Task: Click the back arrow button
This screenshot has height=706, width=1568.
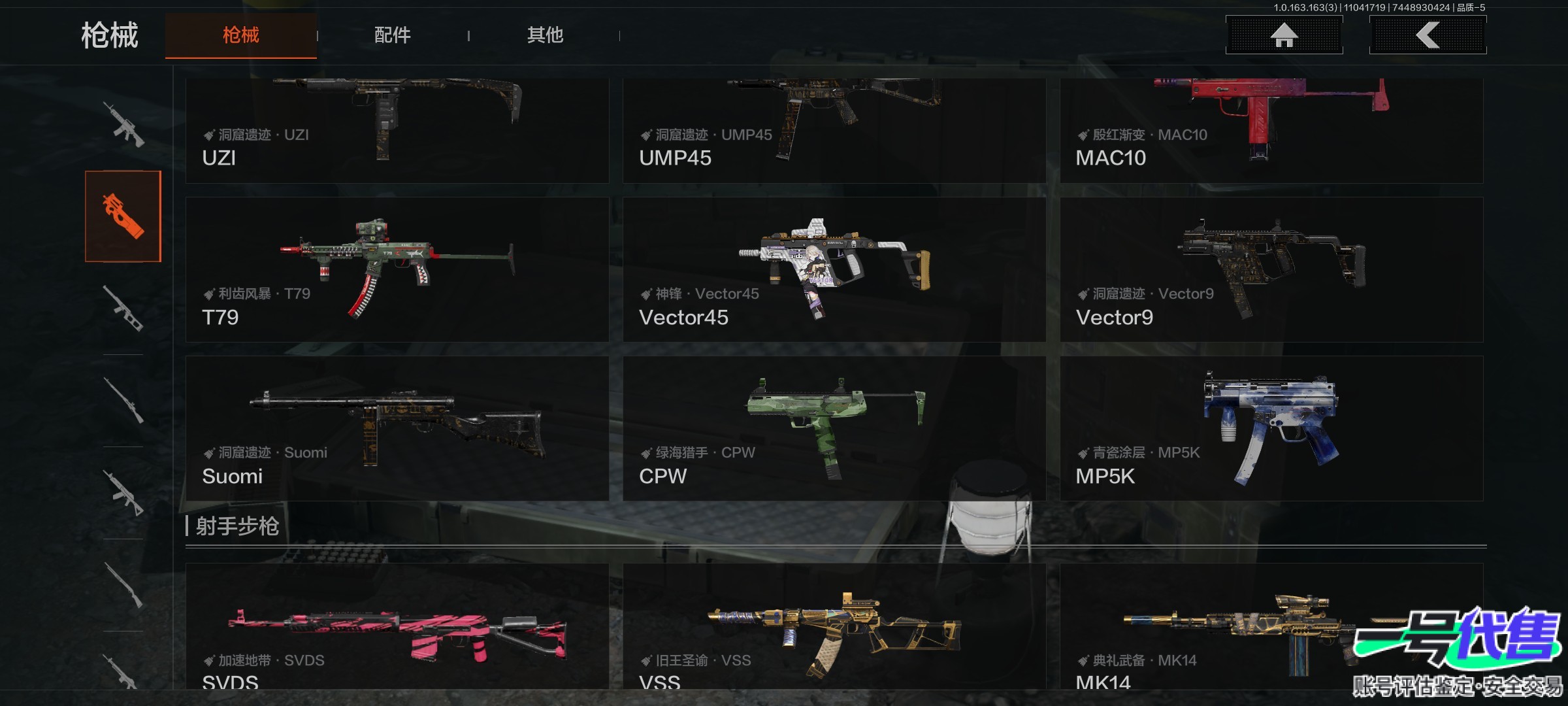Action: [x=1428, y=35]
